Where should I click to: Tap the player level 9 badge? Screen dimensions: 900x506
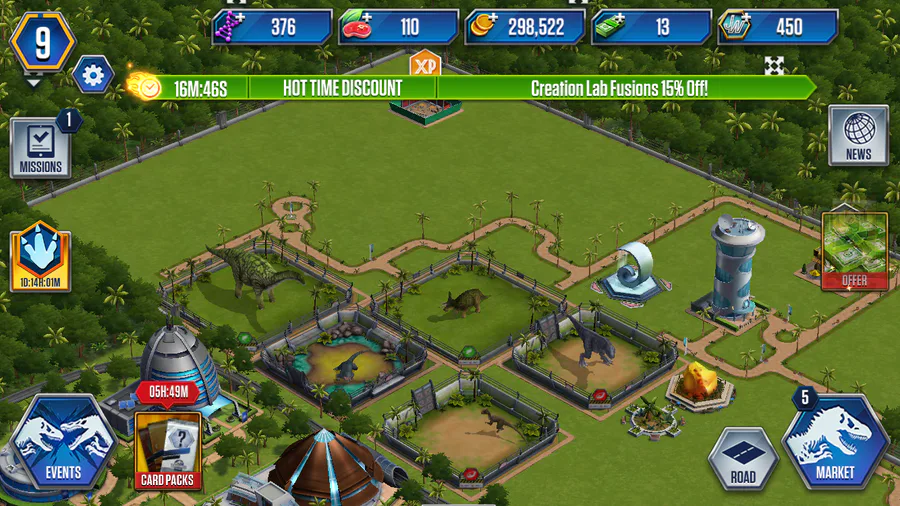coord(42,44)
